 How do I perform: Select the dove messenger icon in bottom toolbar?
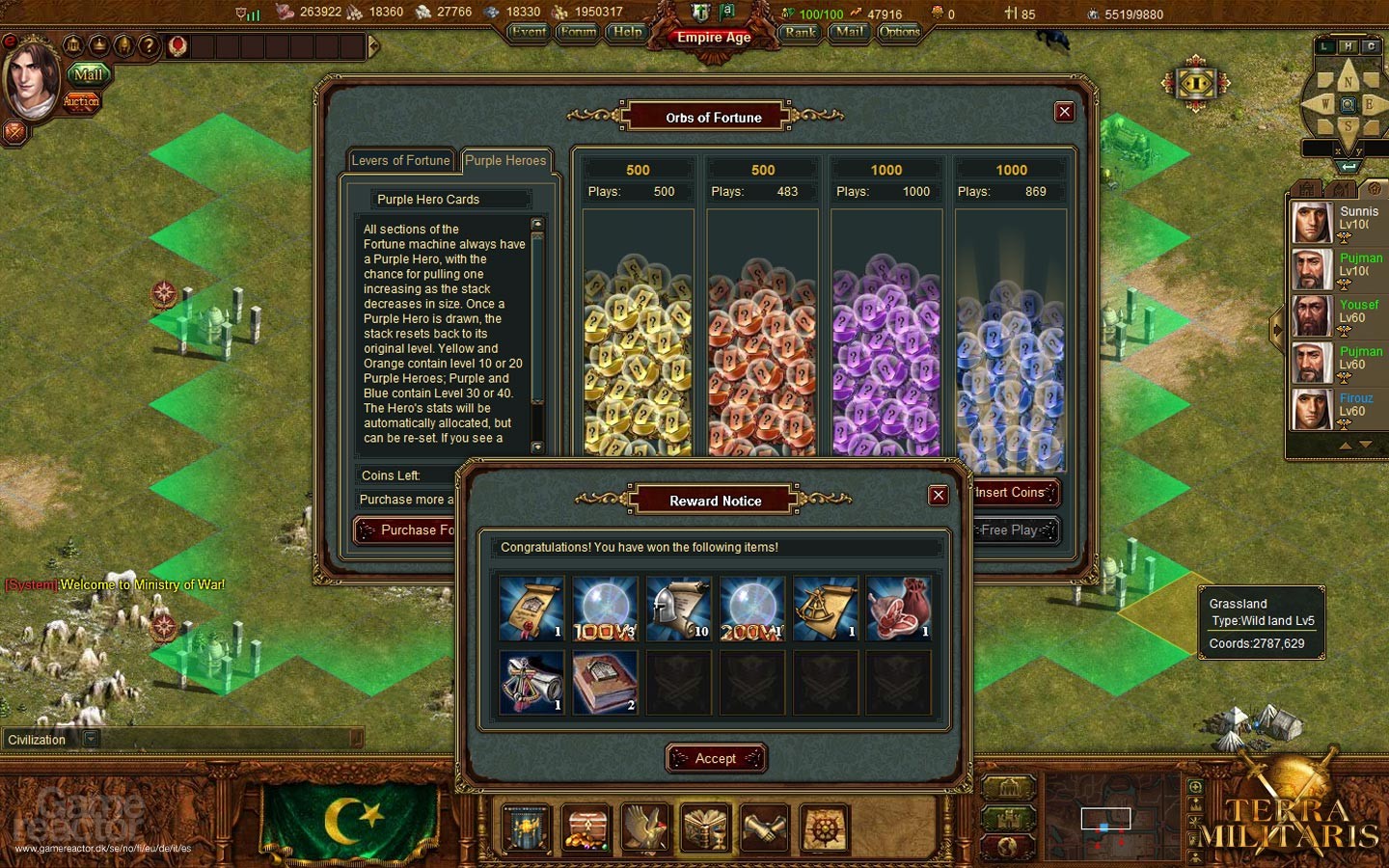(x=644, y=827)
